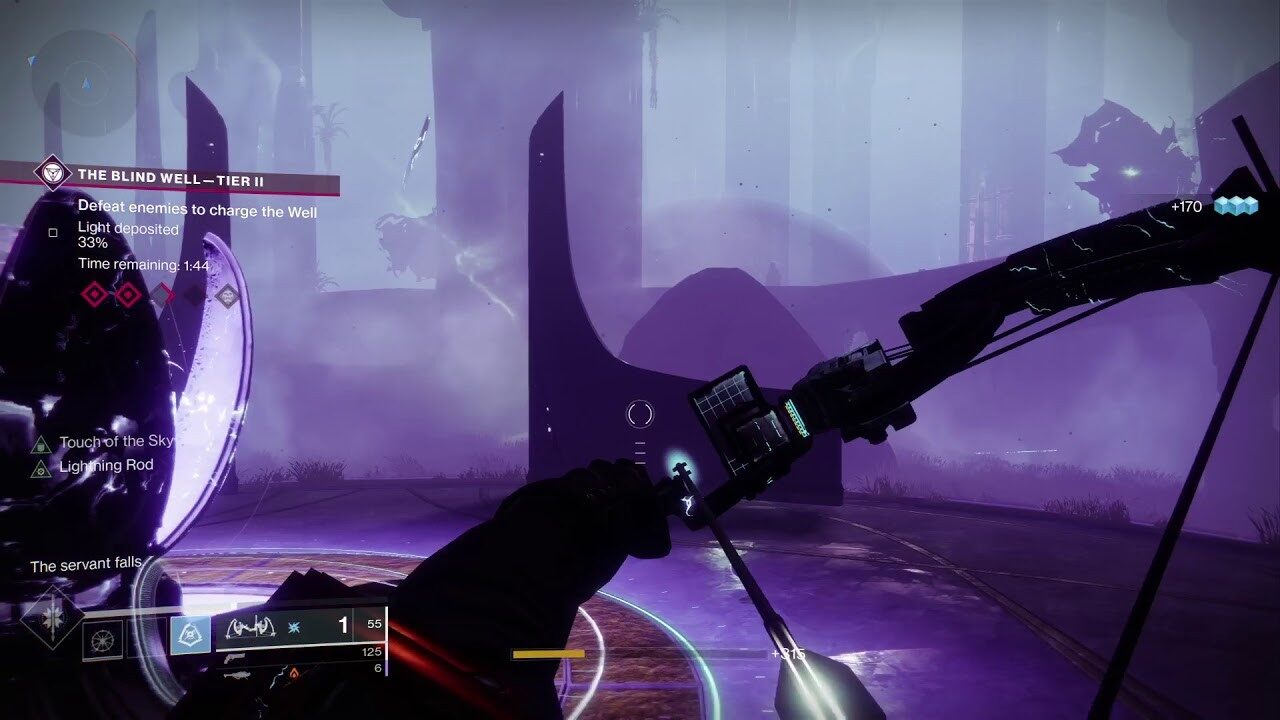Image resolution: width=1280 pixels, height=720 pixels.
Task: Click the radar minimap
Action: 84,82
